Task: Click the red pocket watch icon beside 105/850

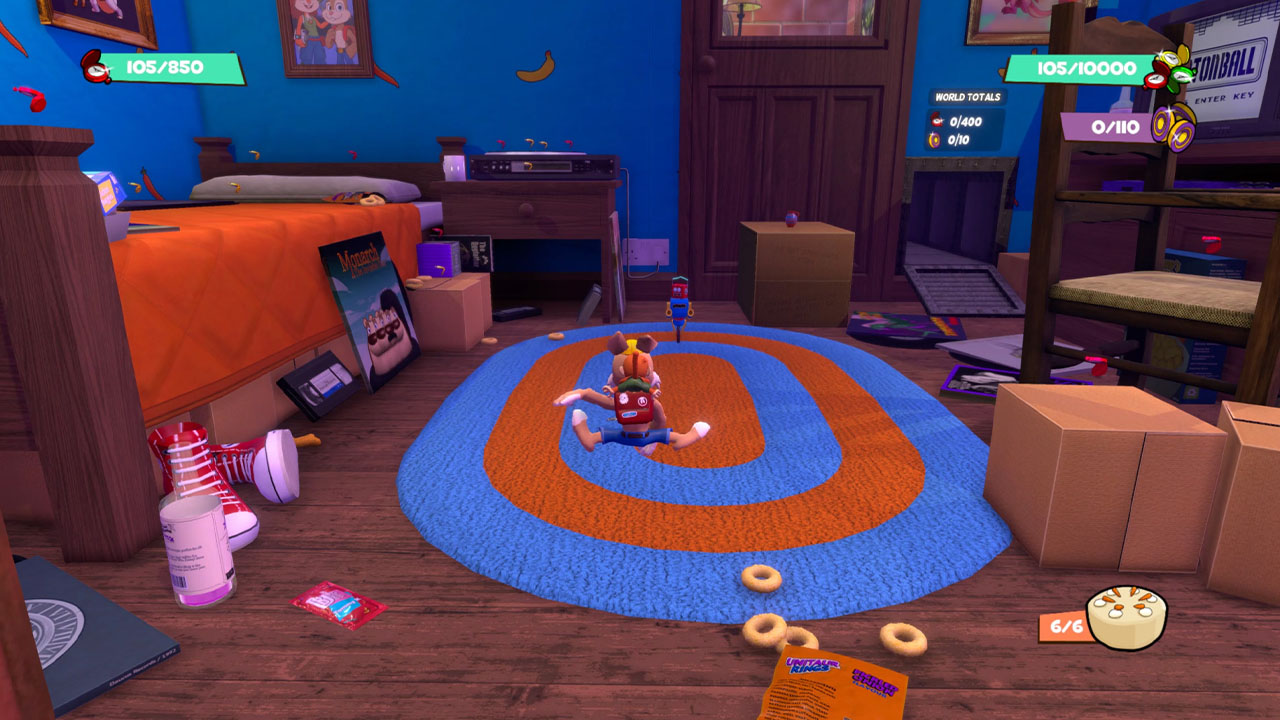Action: point(96,68)
